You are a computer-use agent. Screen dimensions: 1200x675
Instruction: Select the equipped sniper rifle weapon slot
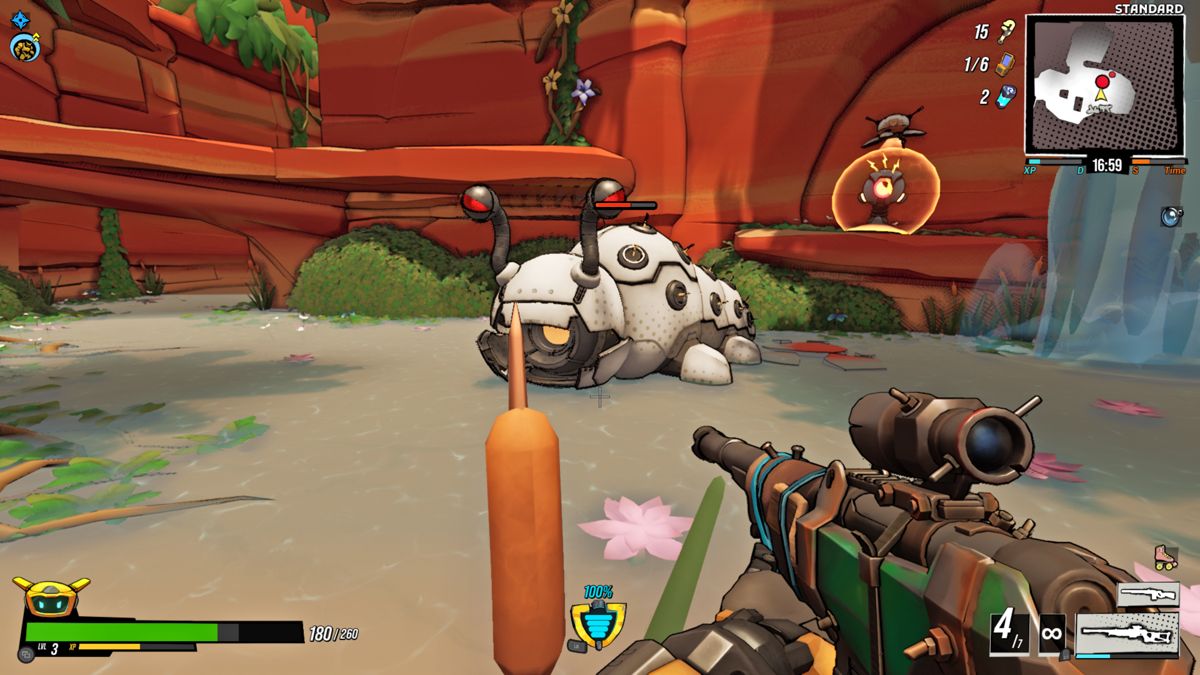point(1127,634)
